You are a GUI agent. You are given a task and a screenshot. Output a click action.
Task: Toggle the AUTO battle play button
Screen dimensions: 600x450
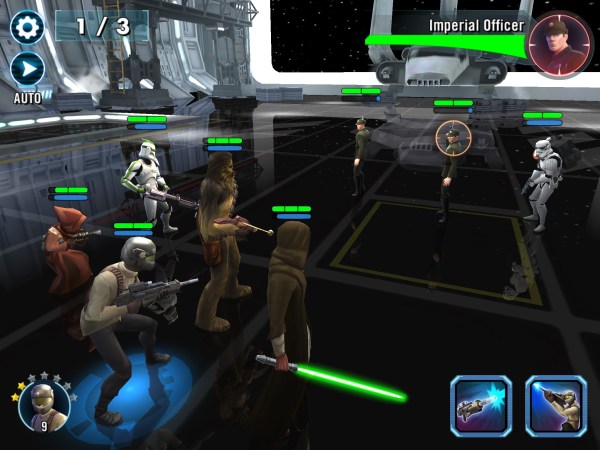pyautogui.click(x=27, y=70)
